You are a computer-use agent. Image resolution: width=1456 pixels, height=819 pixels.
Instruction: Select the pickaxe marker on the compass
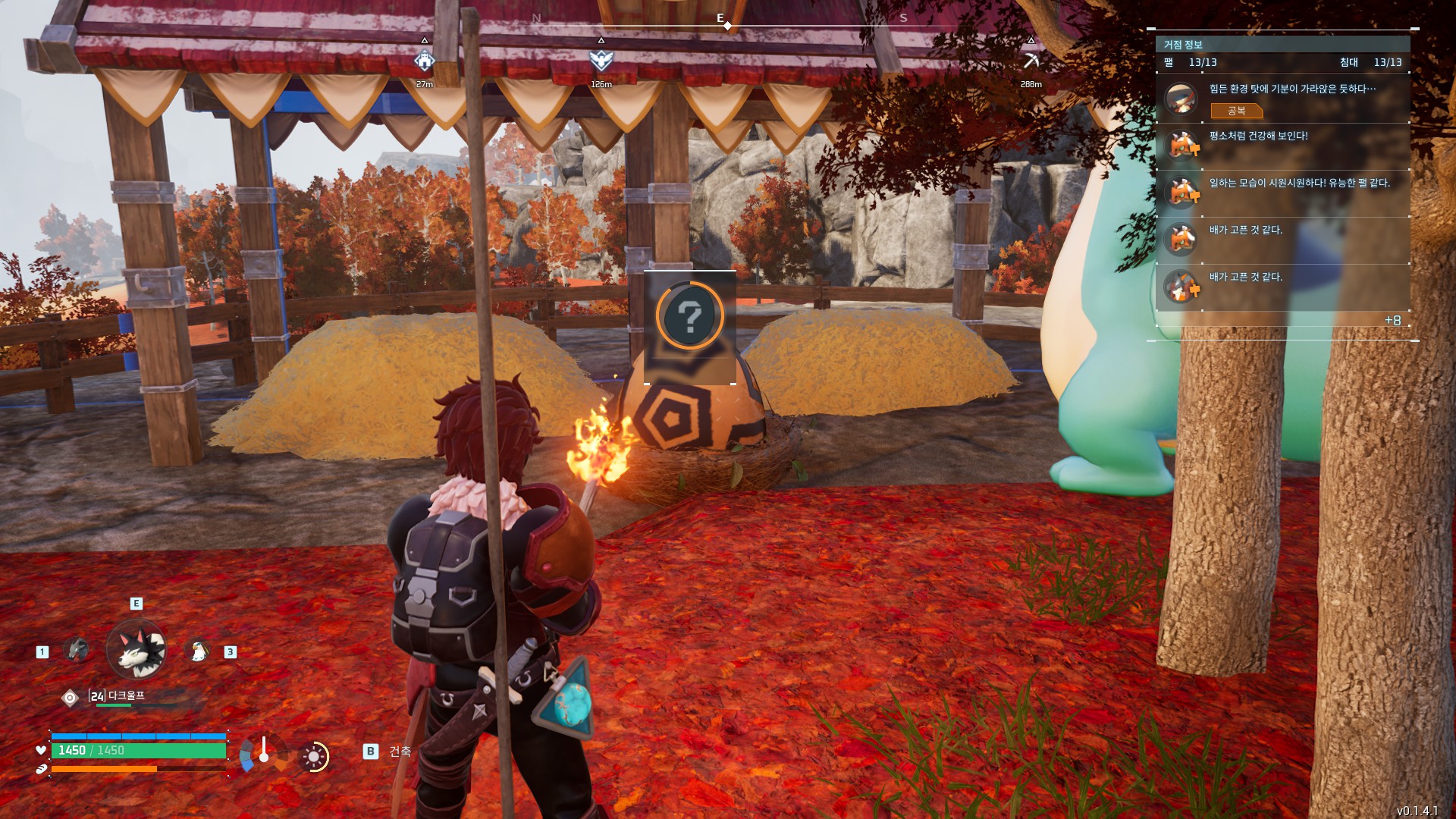[x=1031, y=60]
